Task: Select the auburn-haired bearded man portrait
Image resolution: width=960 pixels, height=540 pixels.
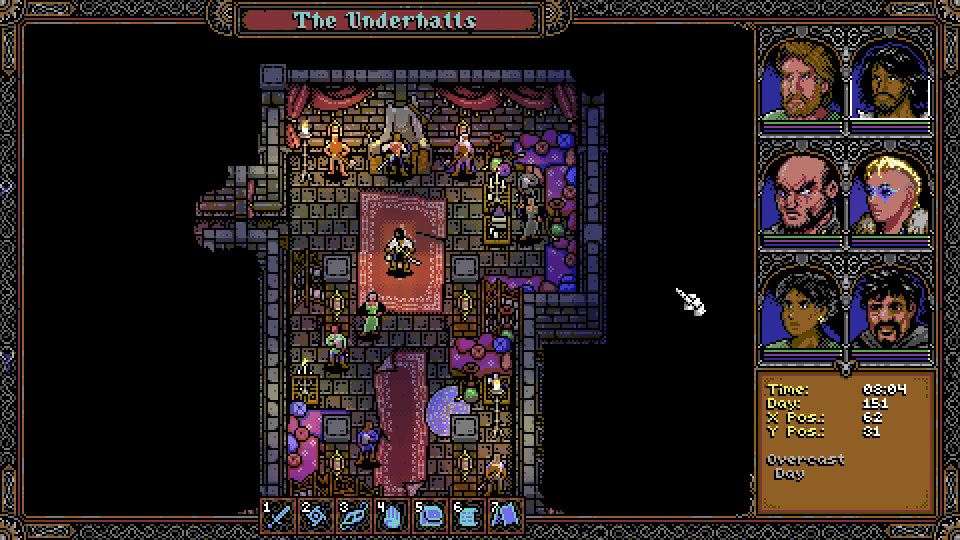Action: [801, 80]
